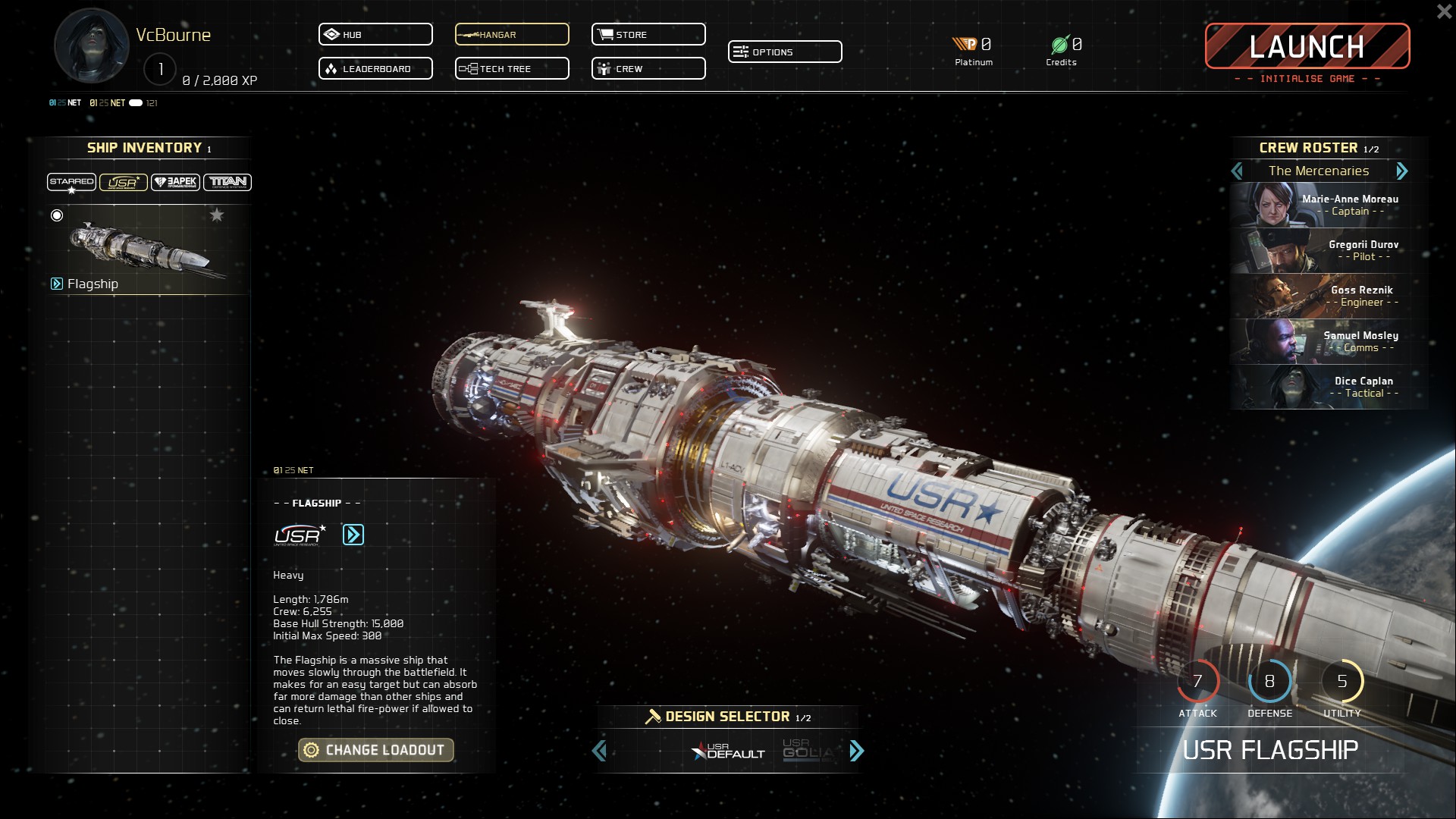Go to next ship design
Screen dimensions: 1456x819
tap(857, 751)
